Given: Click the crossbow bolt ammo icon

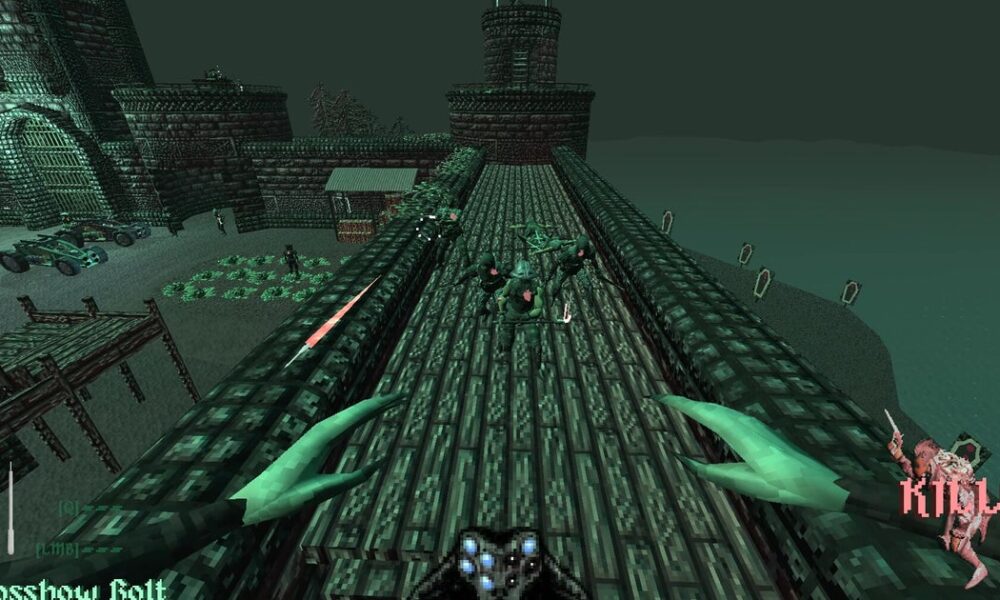Looking at the screenshot, I should pos(11,508).
